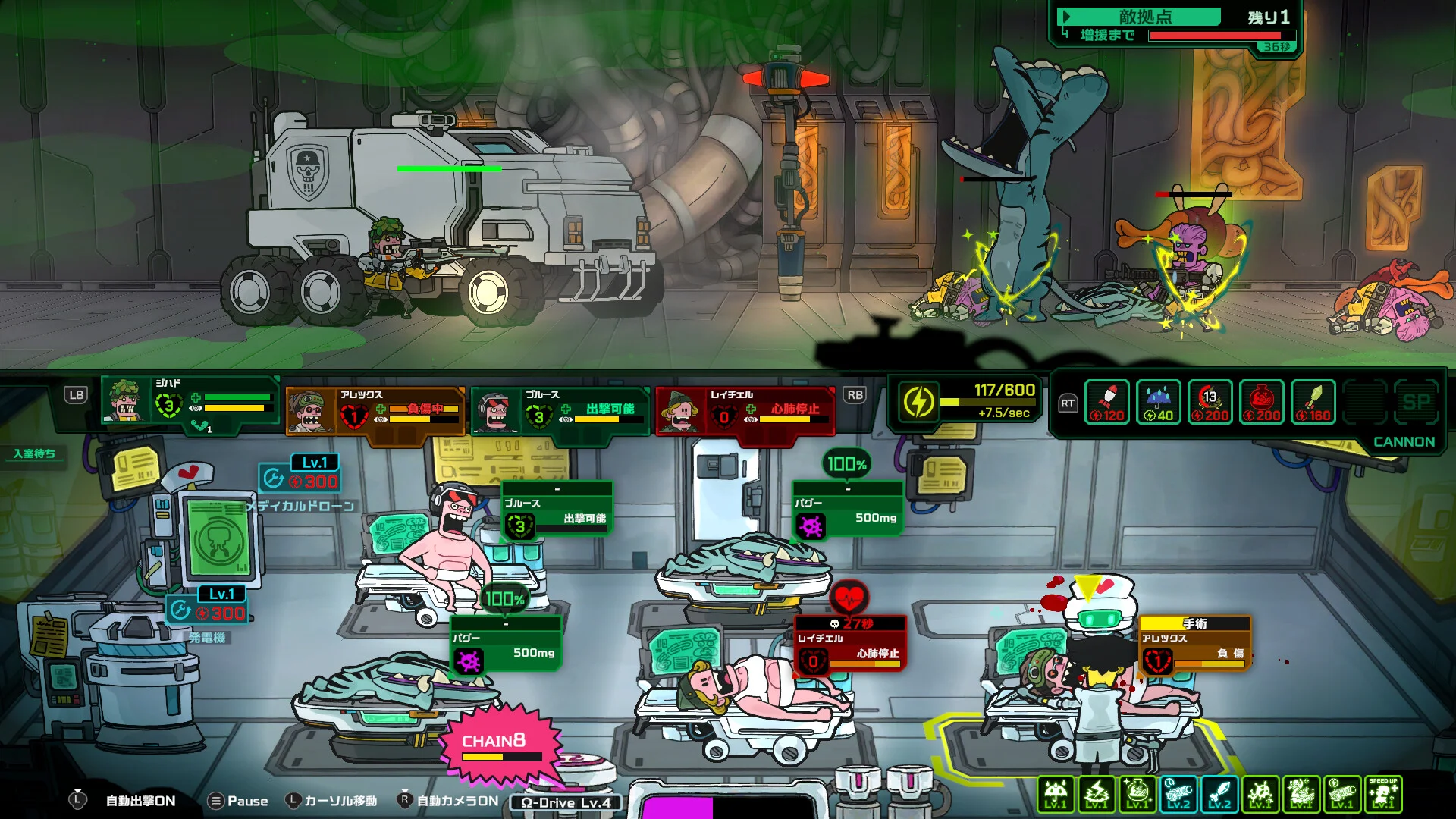Activate the SPEED UP skill icon

pyautogui.click(x=1383, y=794)
